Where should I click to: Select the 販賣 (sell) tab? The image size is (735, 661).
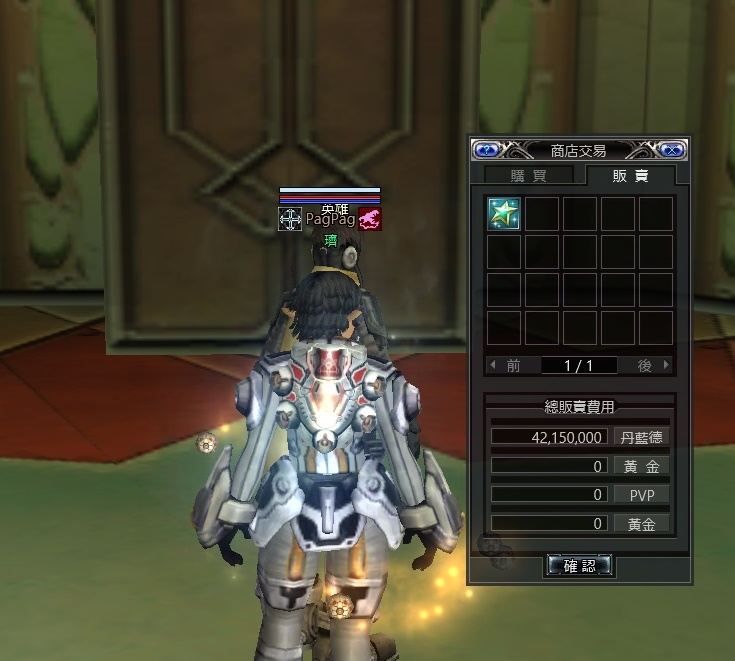point(630,175)
